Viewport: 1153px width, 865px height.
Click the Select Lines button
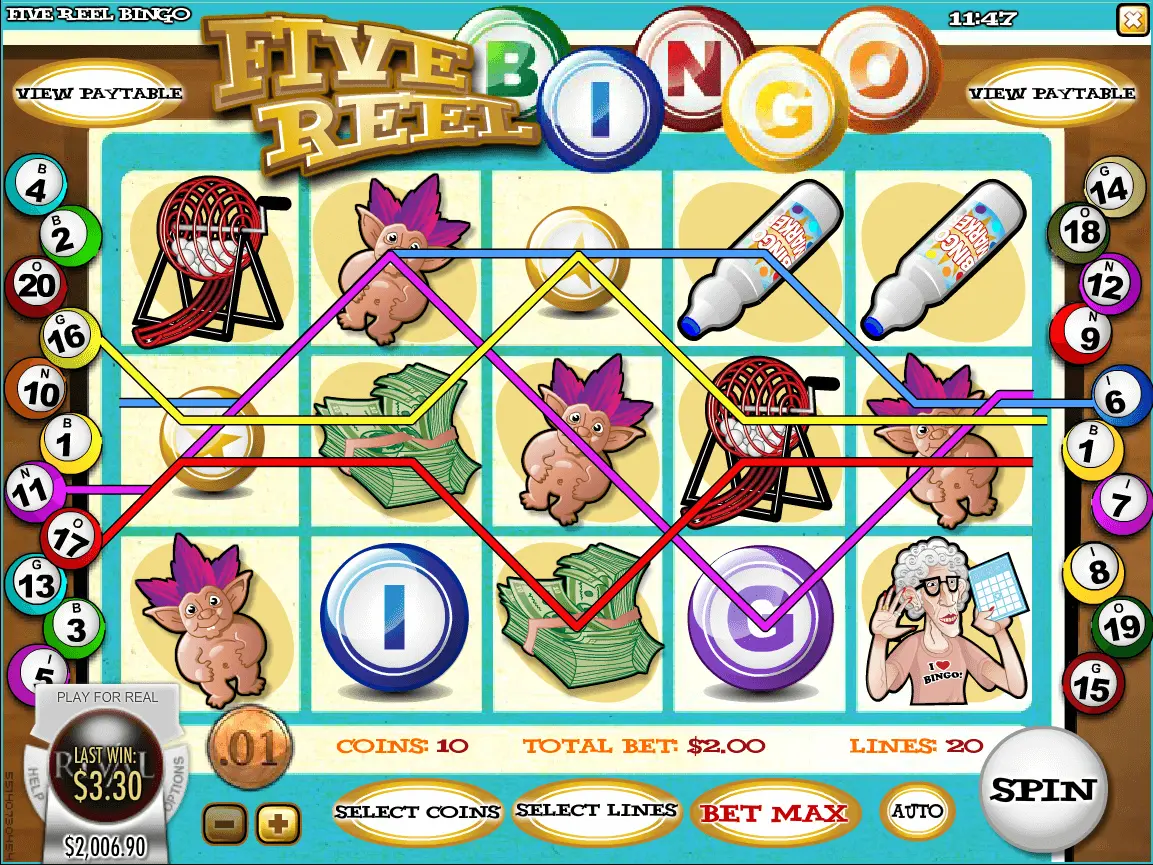(597, 810)
